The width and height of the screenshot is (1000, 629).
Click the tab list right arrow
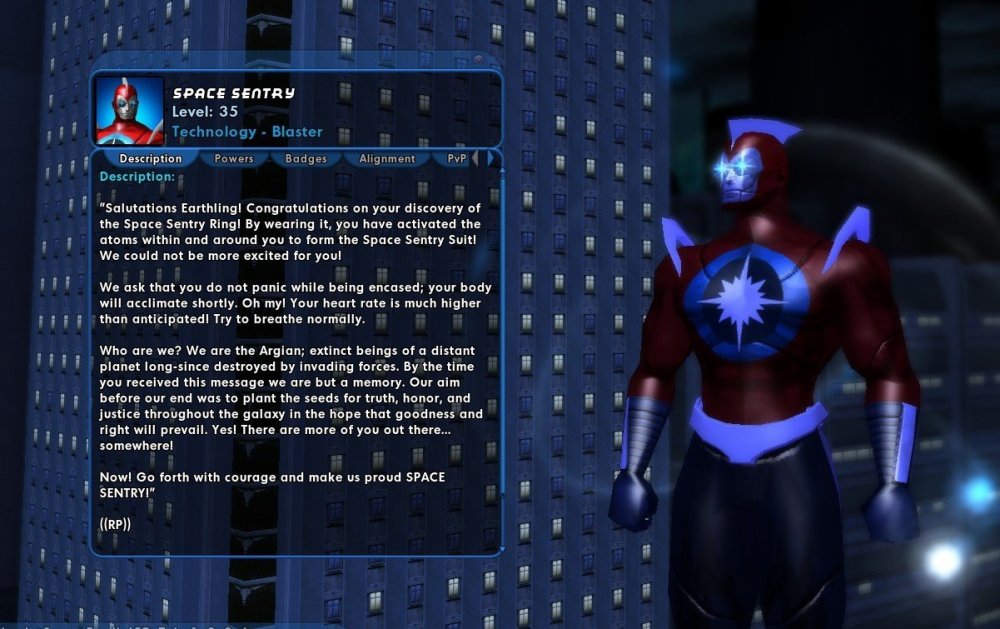(489, 158)
